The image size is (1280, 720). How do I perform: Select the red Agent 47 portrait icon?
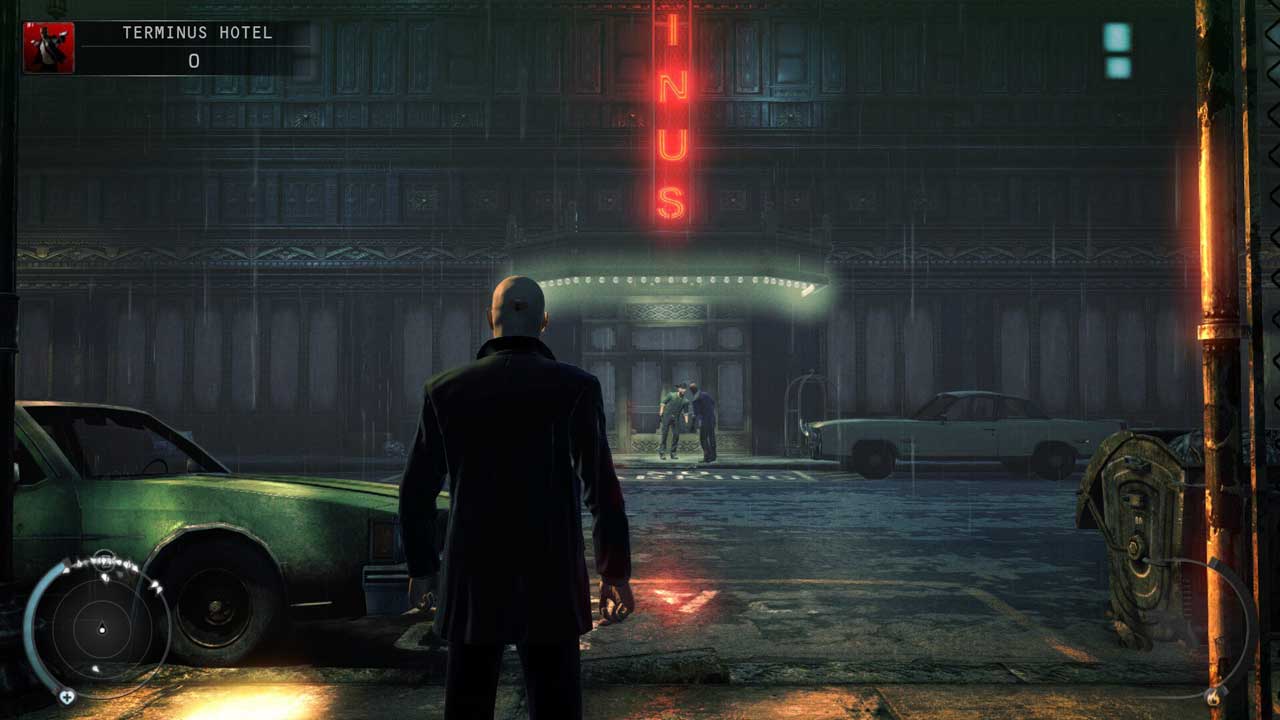(x=49, y=48)
